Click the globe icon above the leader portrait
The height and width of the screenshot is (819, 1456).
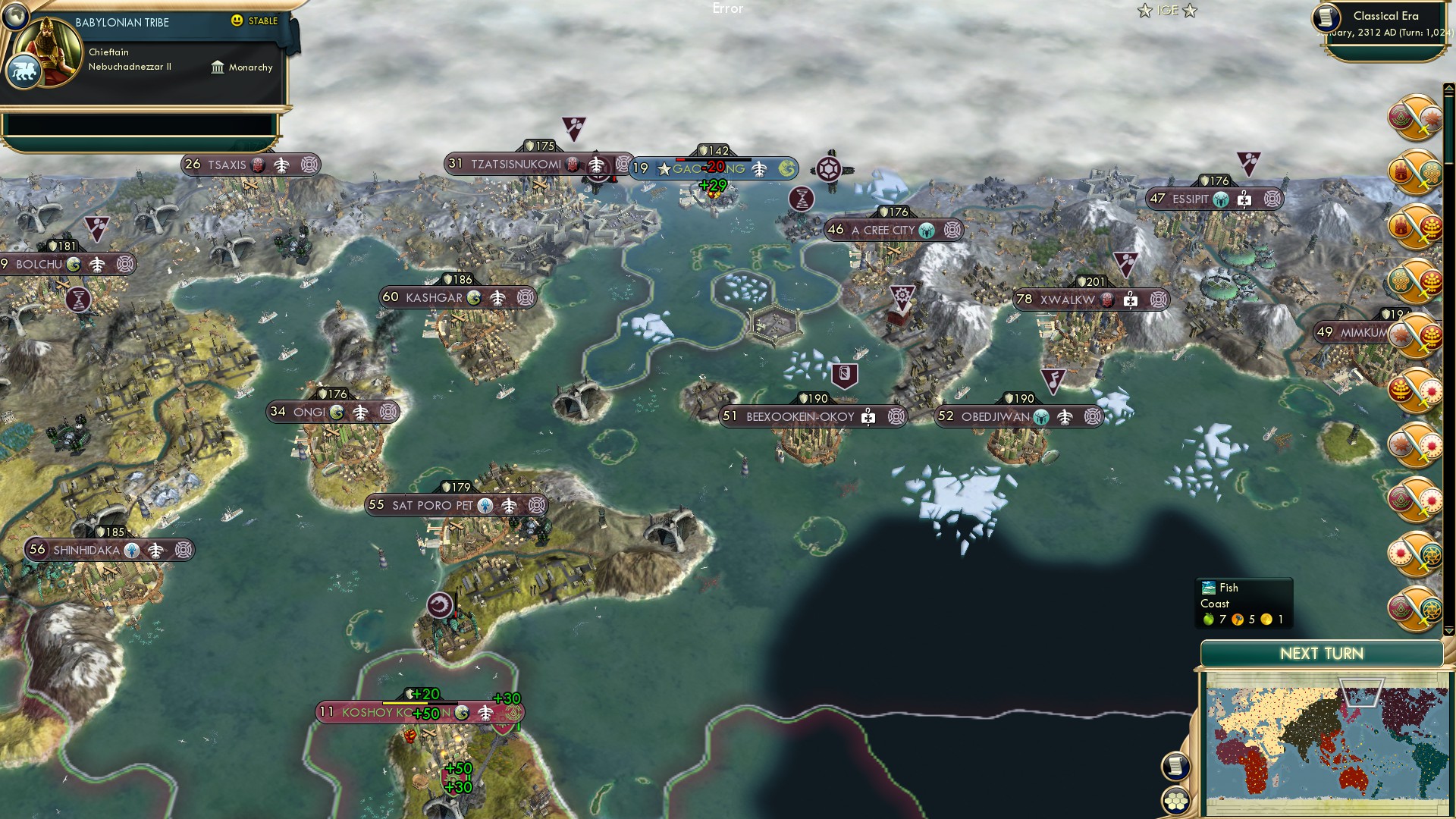pyautogui.click(x=17, y=15)
